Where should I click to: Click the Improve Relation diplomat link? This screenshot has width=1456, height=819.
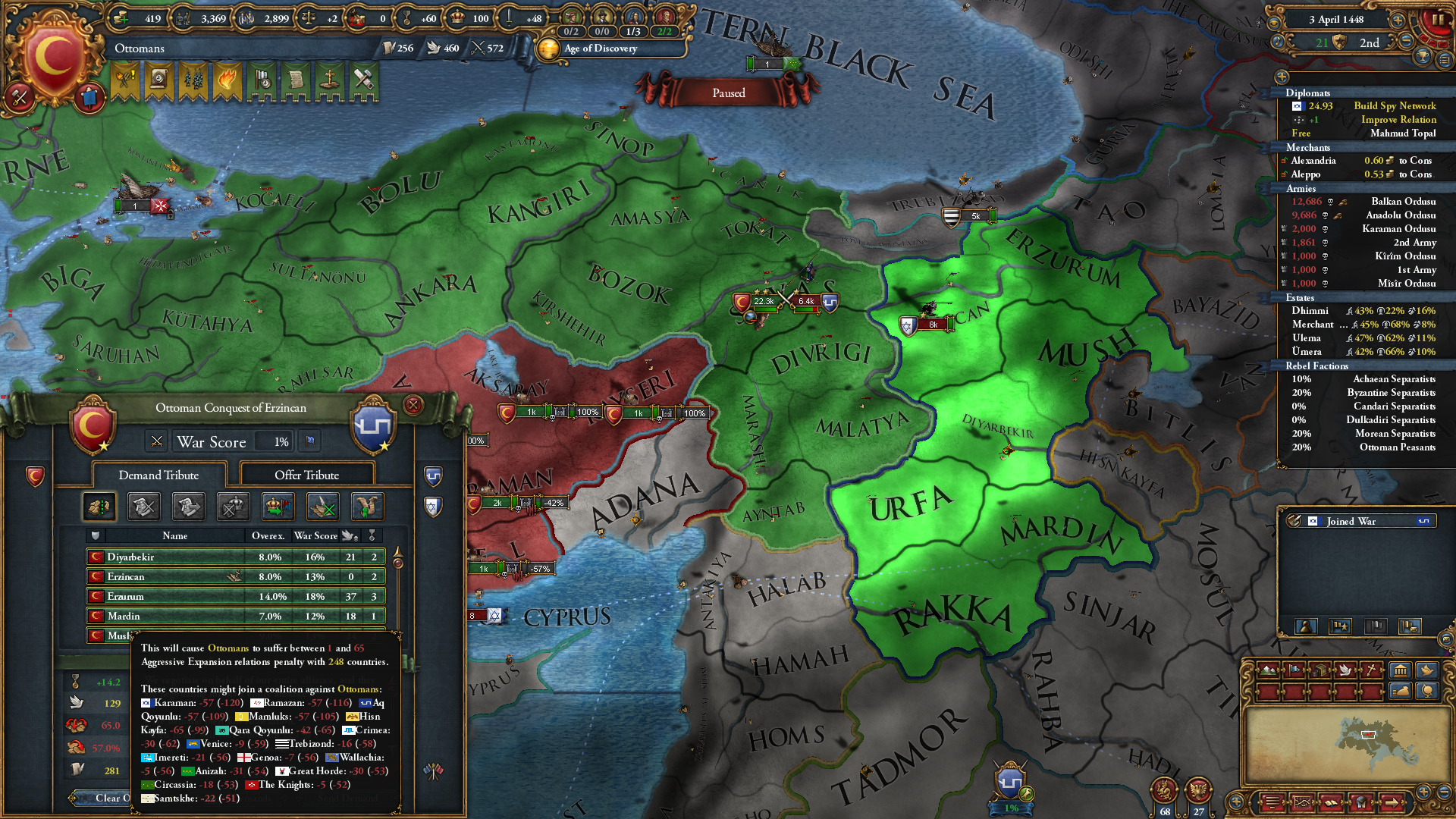[1398, 120]
